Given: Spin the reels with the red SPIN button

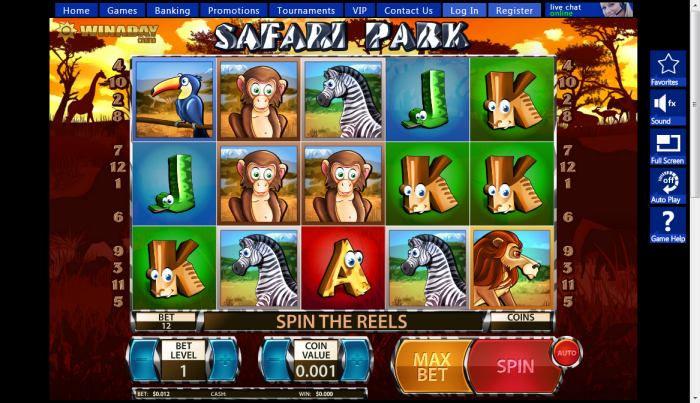Looking at the screenshot, I should [513, 365].
